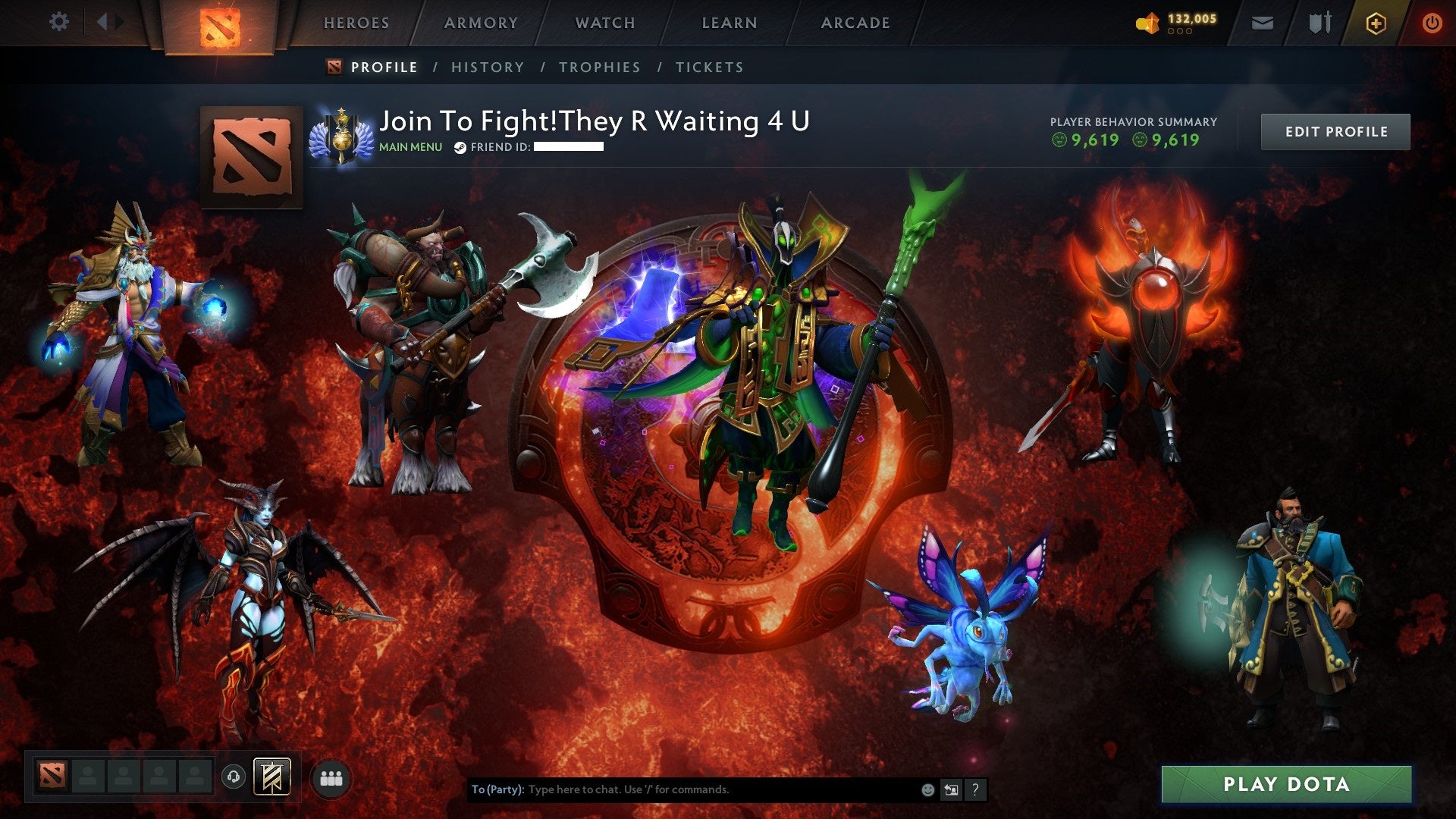Open the LEARN menu
This screenshot has height=819, width=1456.
tap(728, 23)
